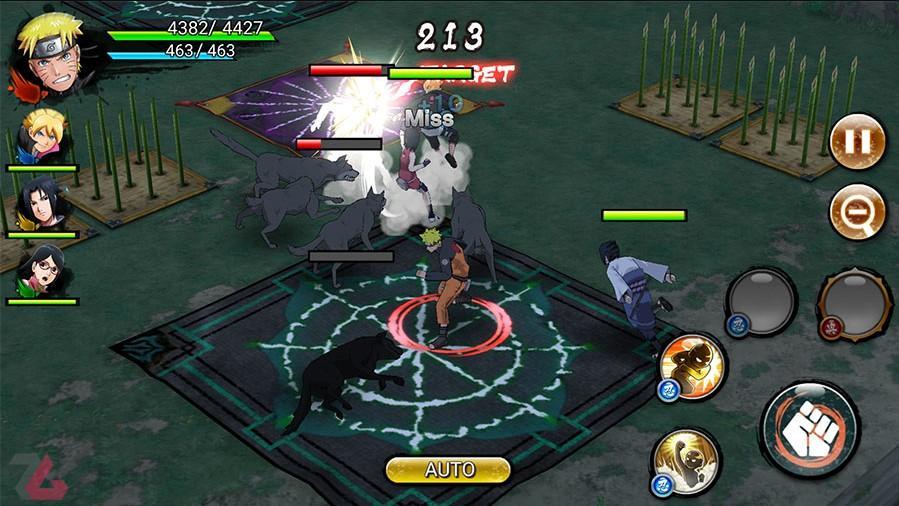This screenshot has width=899, height=506.
Task: Switch to Sarada's team portrait
Action: [41, 271]
